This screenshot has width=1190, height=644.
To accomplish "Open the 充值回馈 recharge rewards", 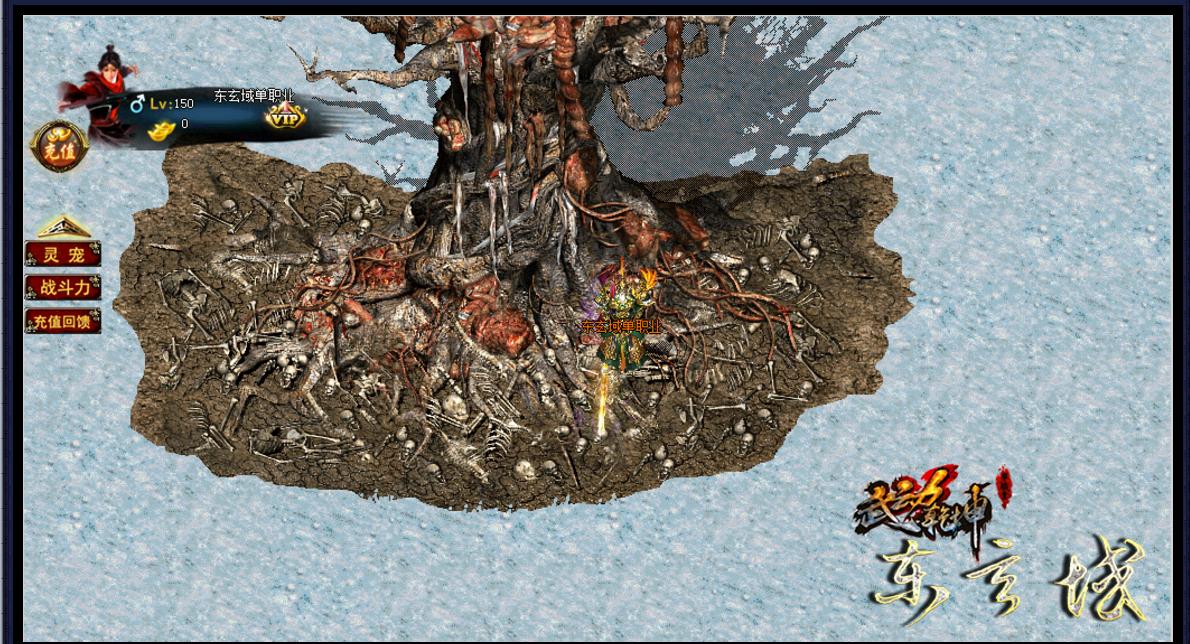I will coord(63,321).
